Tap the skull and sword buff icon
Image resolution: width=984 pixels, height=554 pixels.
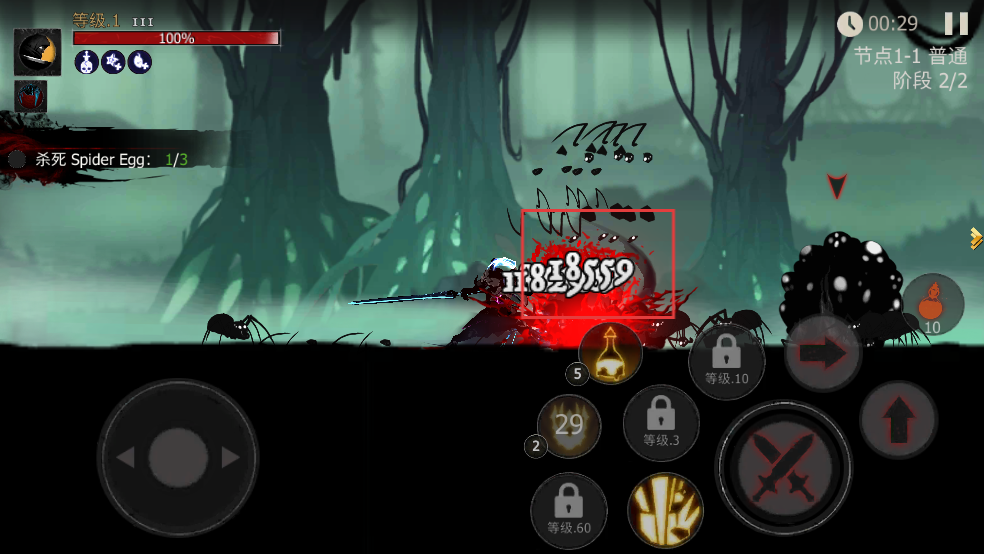pyautogui.click(x=86, y=62)
